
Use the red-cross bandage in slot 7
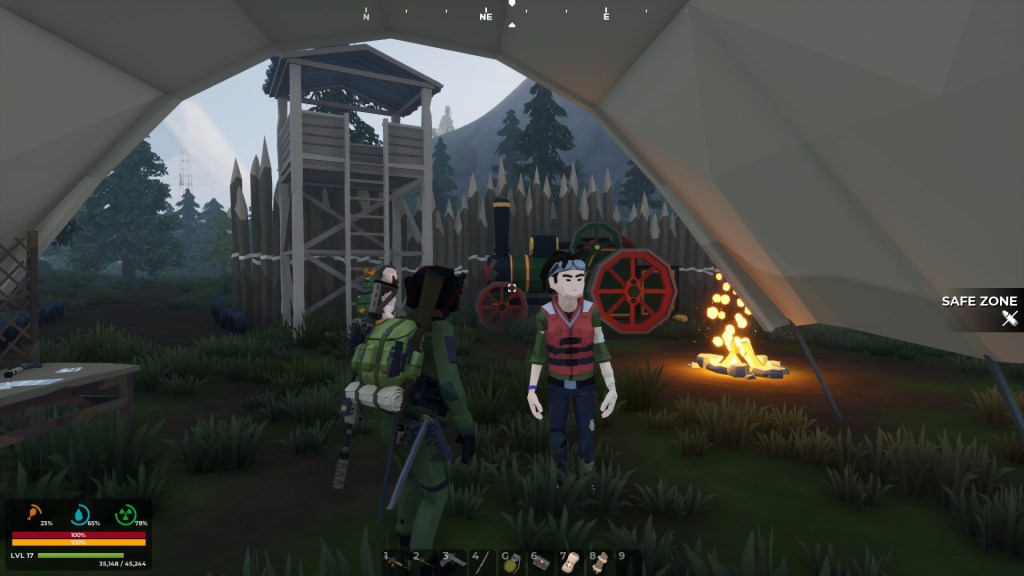click(570, 561)
